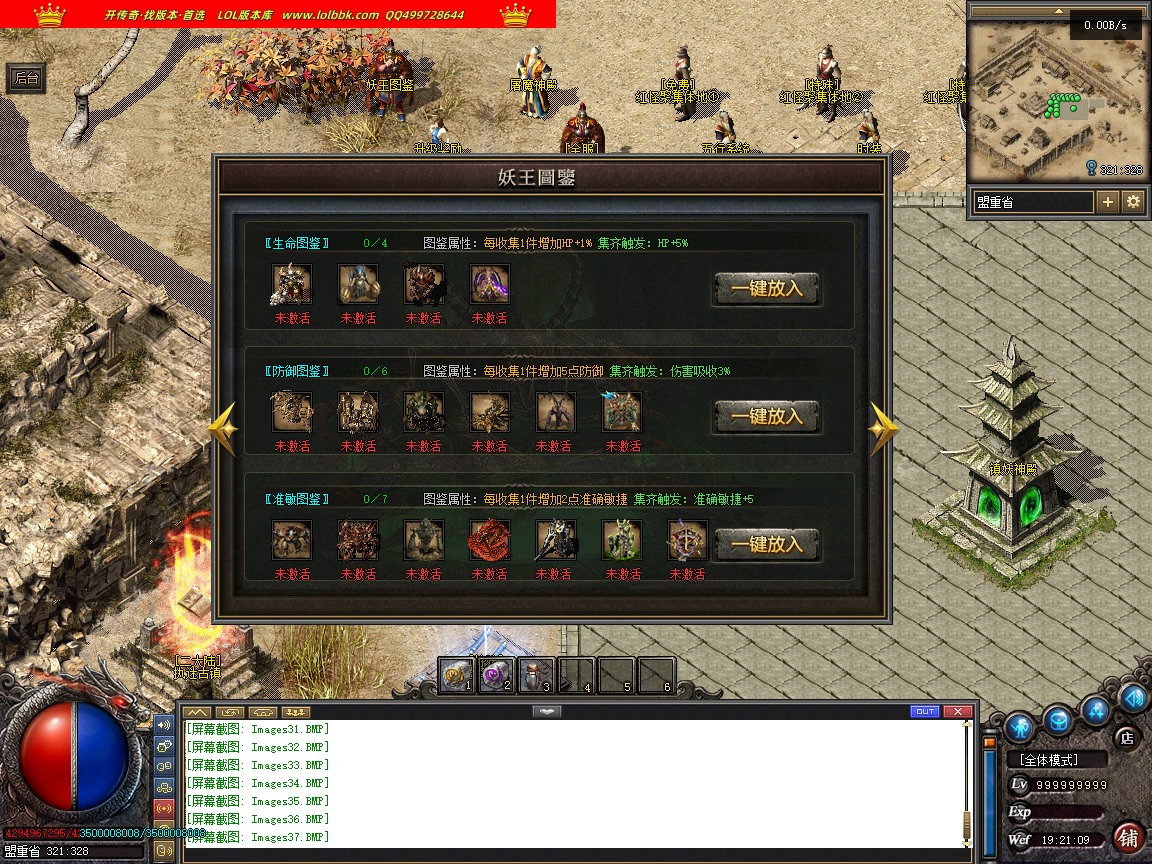Click the blue OUT button on chat panel
This screenshot has width=1152, height=864.
click(x=925, y=711)
